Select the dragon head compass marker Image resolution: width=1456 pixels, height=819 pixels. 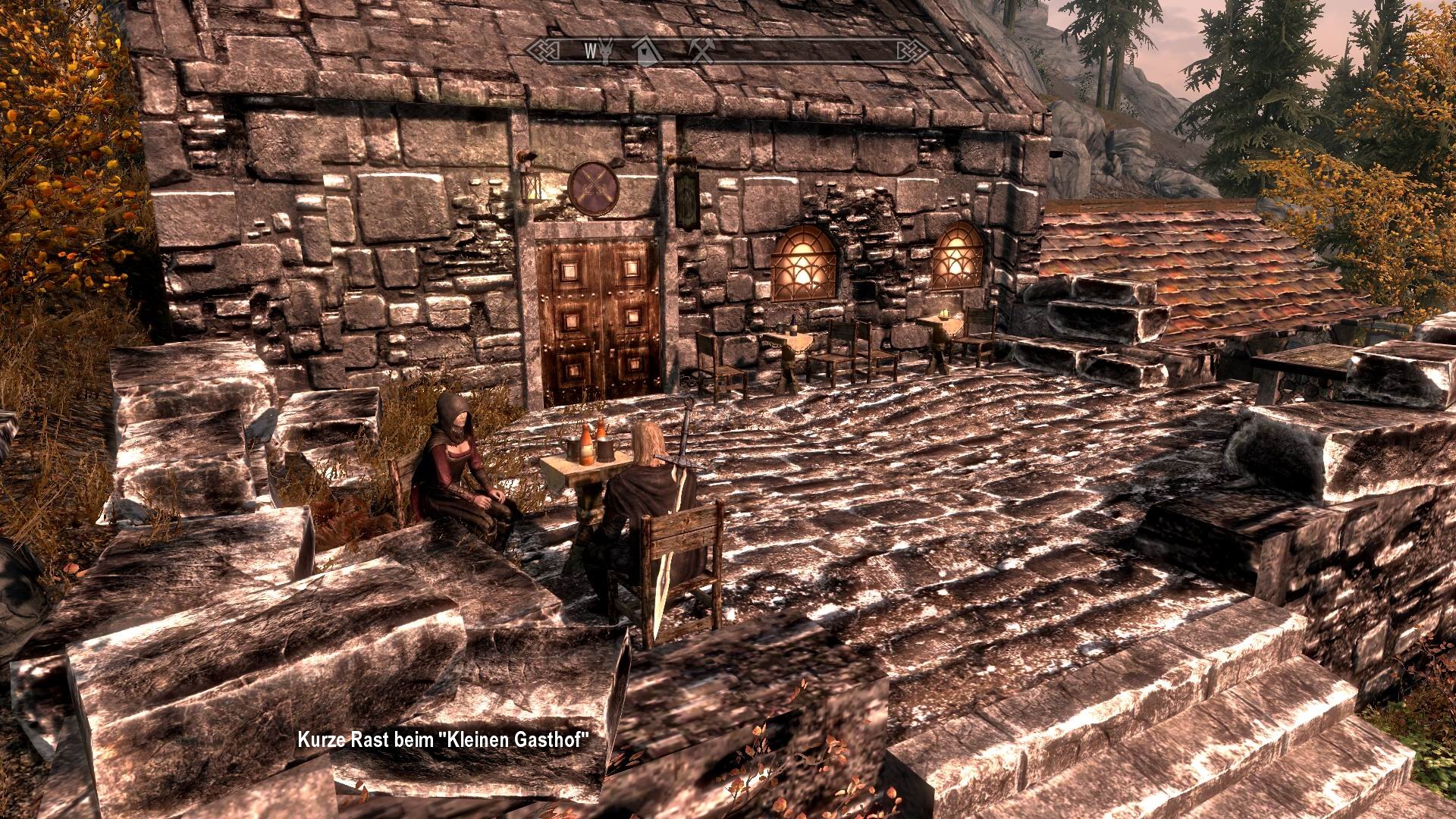click(604, 52)
